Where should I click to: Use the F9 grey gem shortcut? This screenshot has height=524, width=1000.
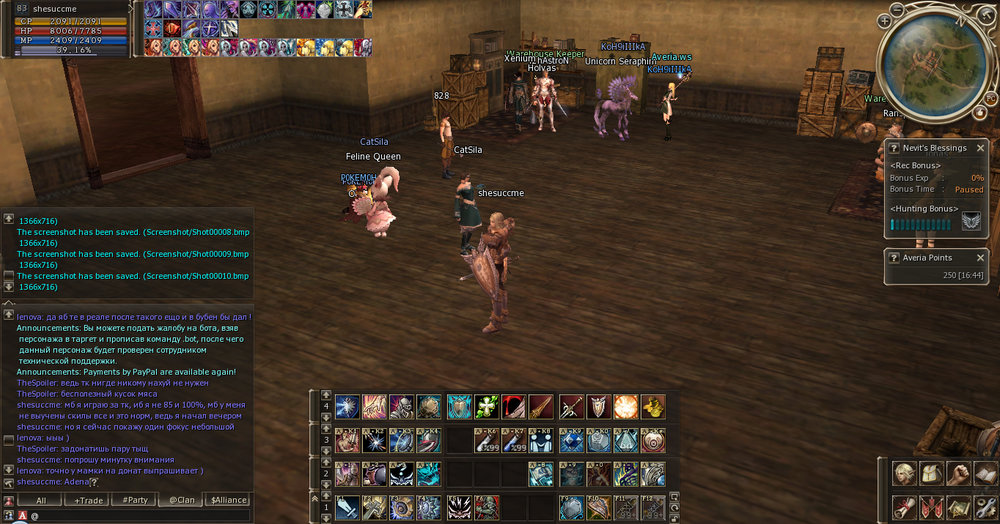click(571, 506)
